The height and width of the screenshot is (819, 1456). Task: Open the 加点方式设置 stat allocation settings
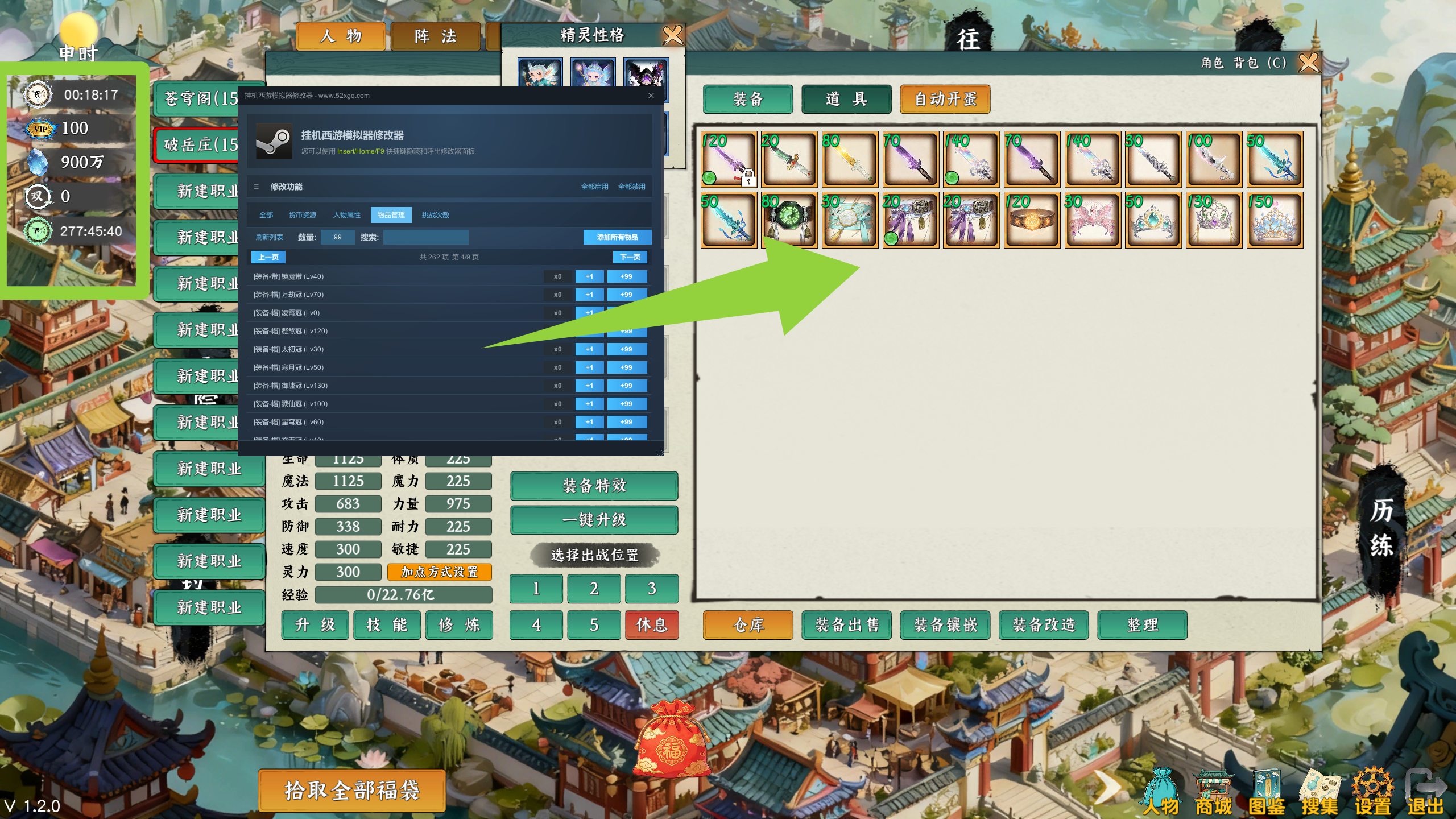pos(439,572)
